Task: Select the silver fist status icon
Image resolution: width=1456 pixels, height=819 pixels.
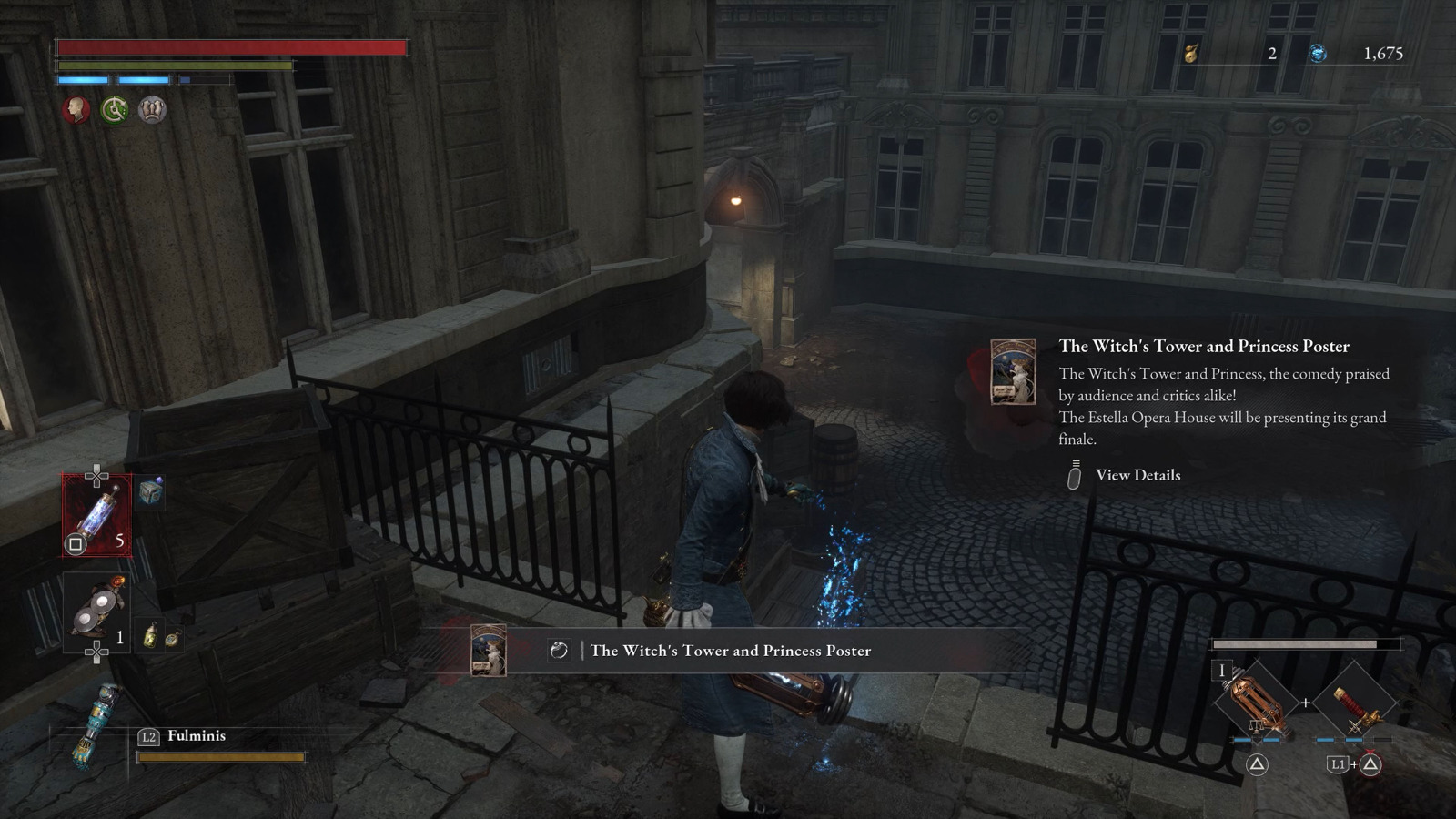Action: click(152, 110)
